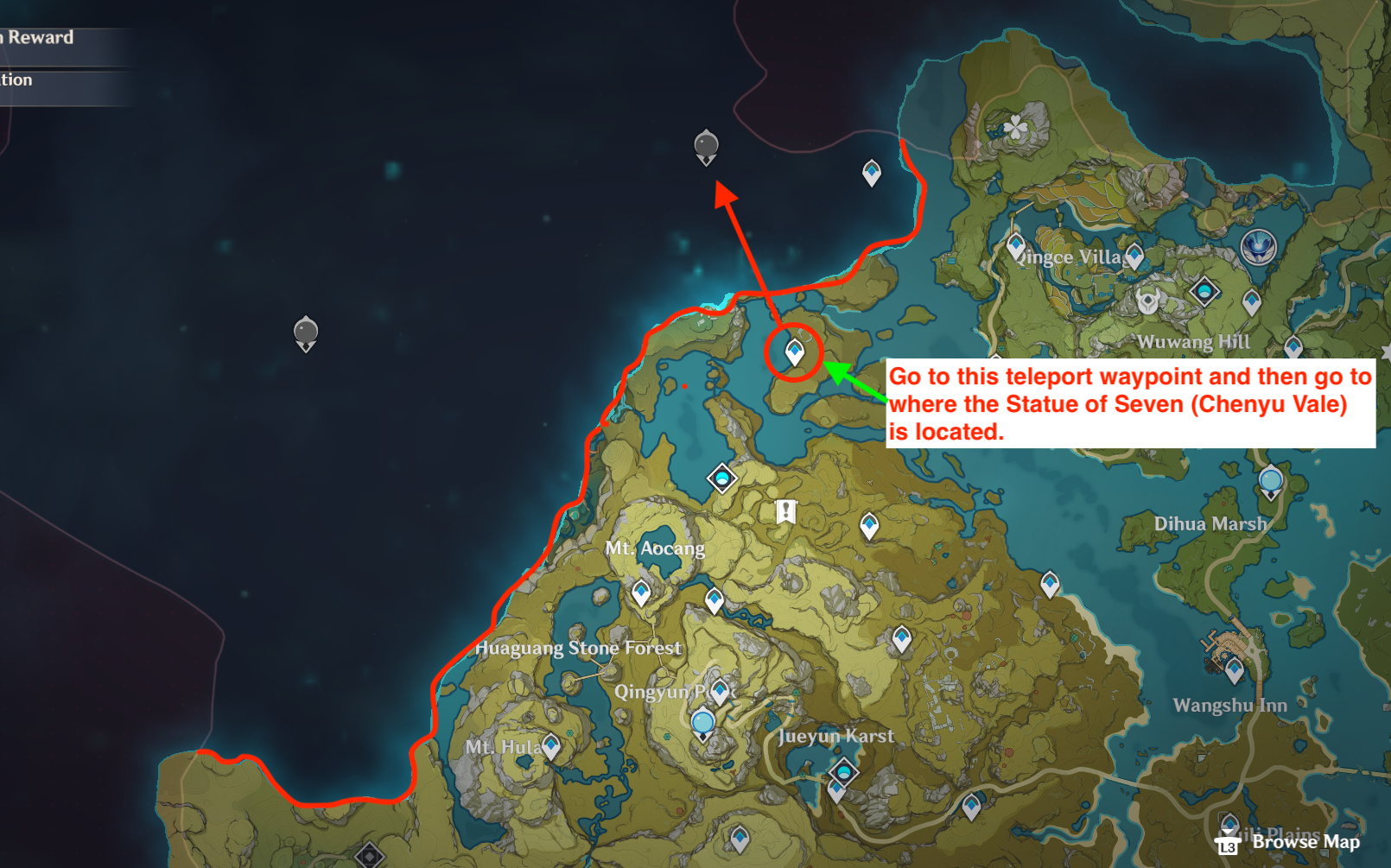The image size is (1391, 868).
Task: Click the horned mask icon near Wuwang Hill
Action: pos(1147,302)
